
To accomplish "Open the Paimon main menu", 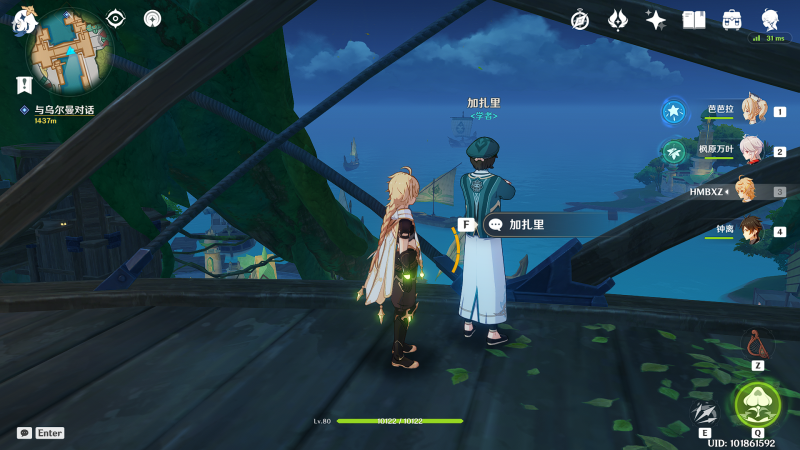I will [x=24, y=20].
